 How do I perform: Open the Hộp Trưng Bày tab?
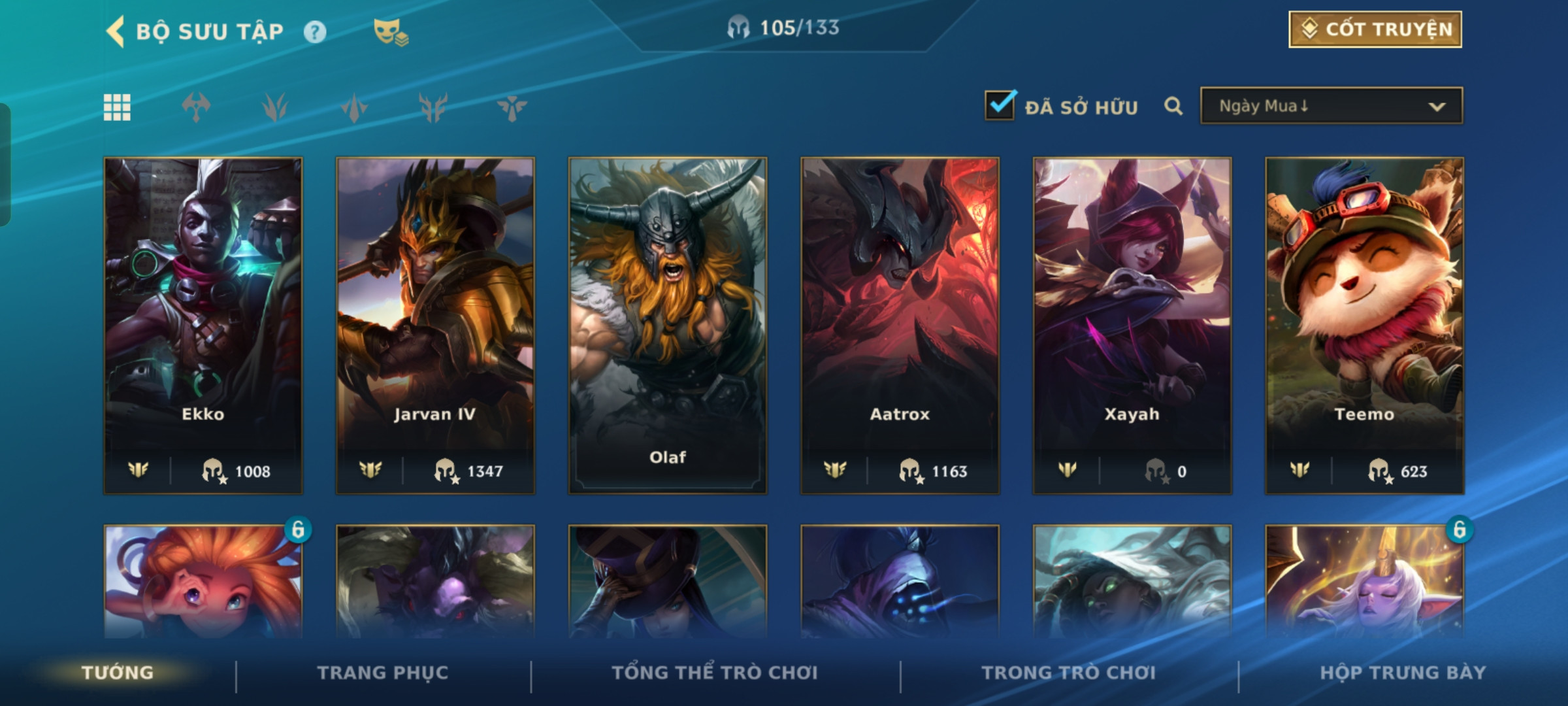click(1403, 673)
